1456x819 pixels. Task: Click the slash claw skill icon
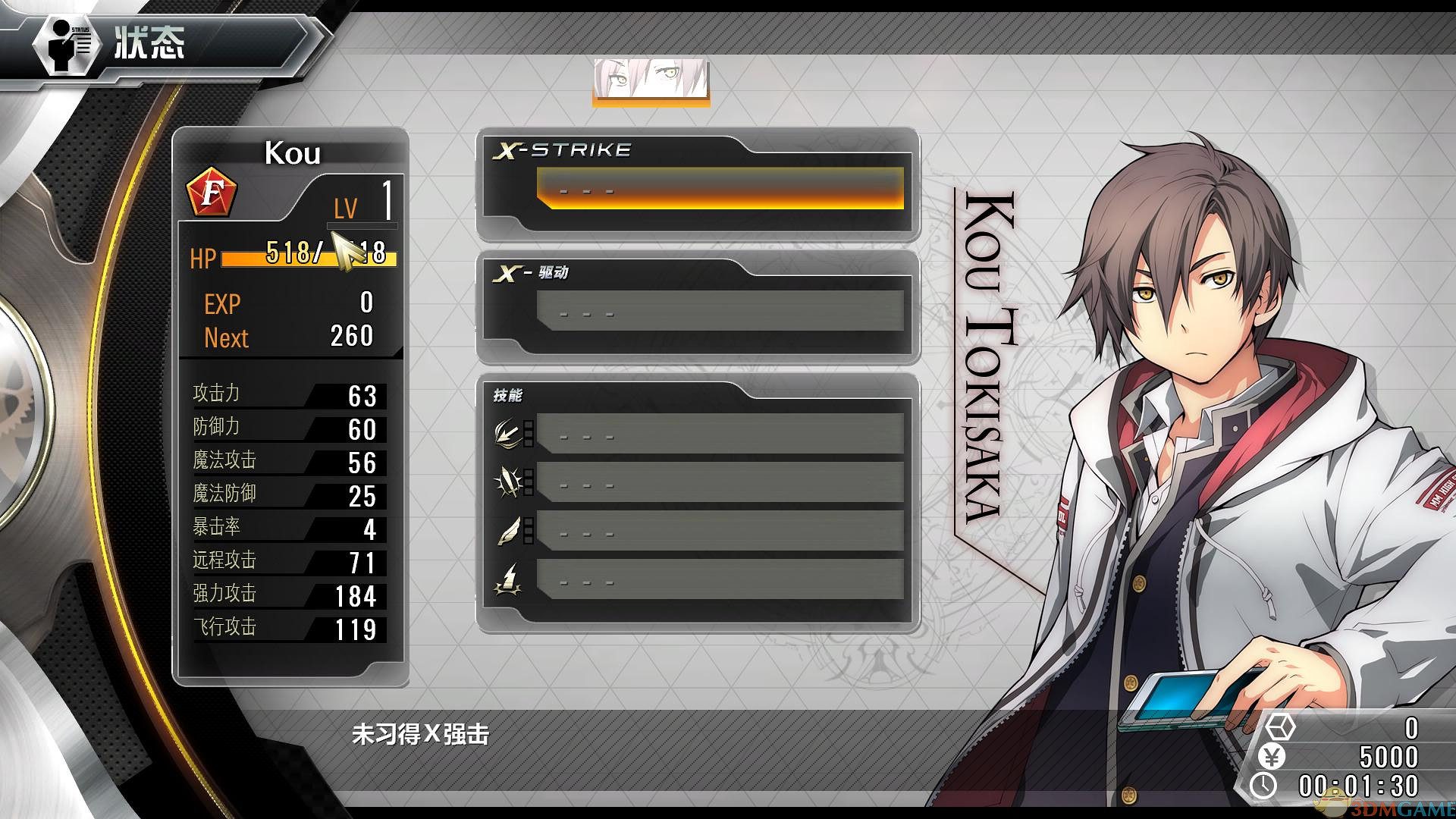point(507,432)
